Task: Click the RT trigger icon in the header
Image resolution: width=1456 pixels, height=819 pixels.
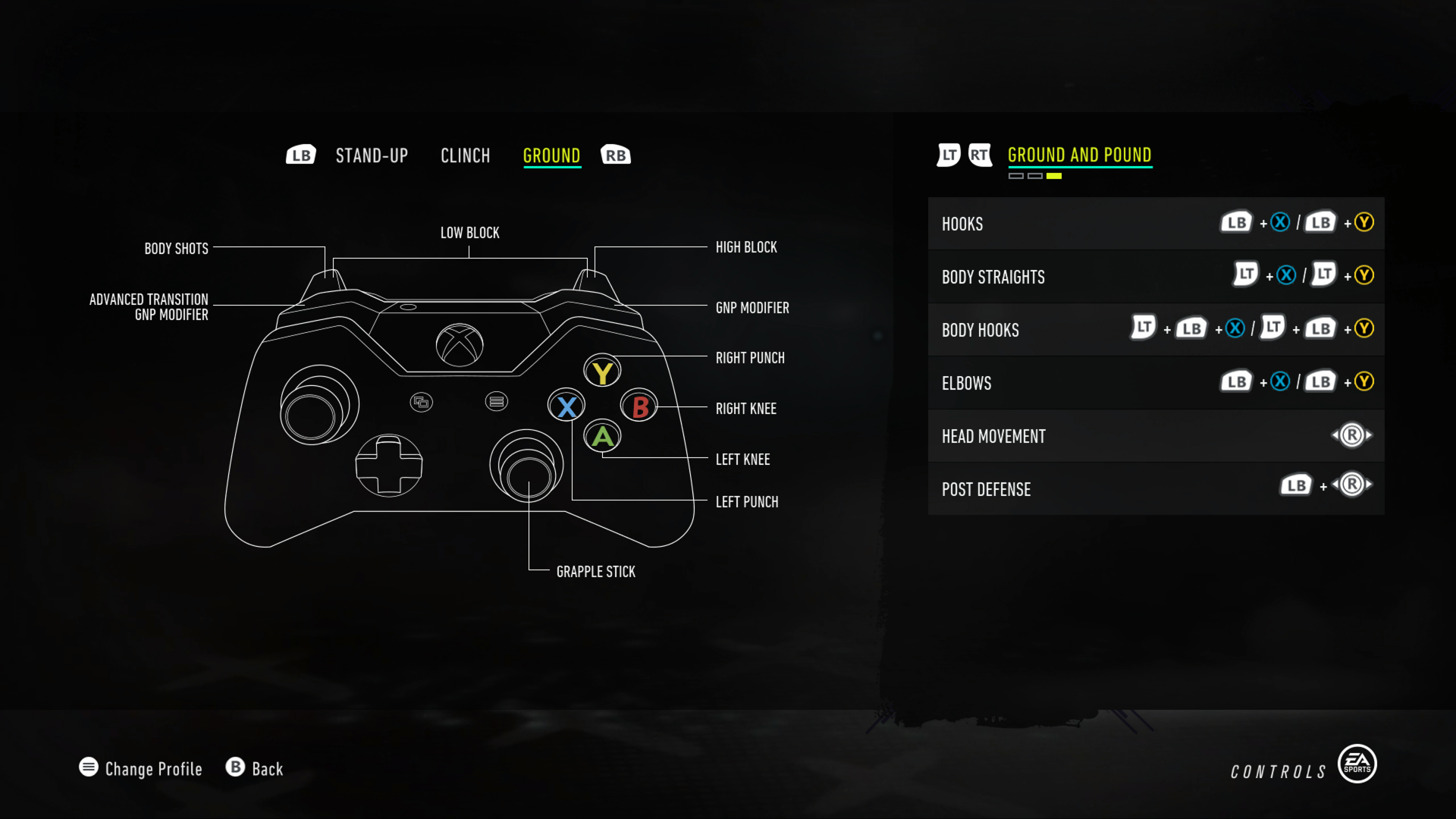Action: 981,155
